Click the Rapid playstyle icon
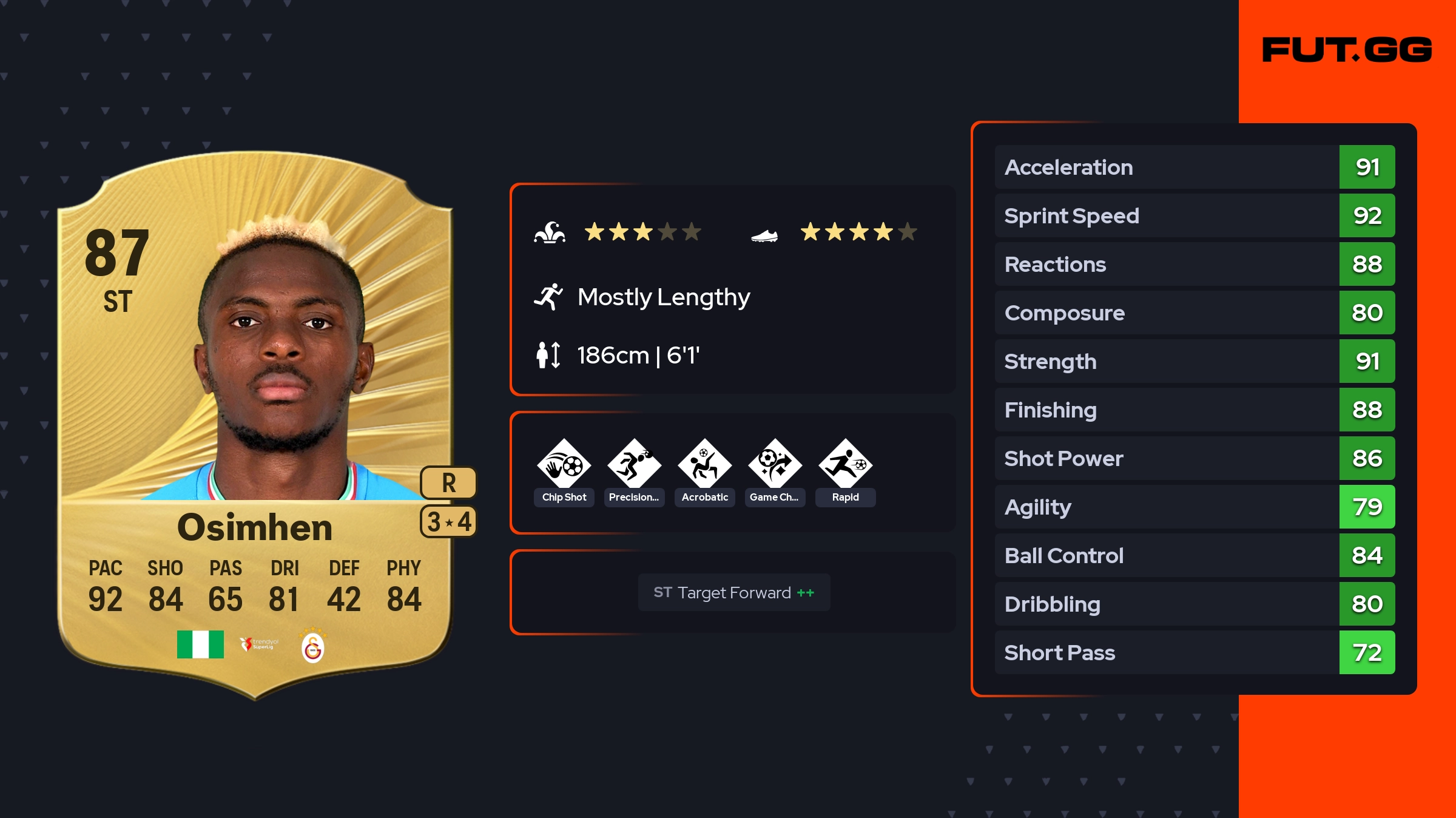 (x=845, y=465)
